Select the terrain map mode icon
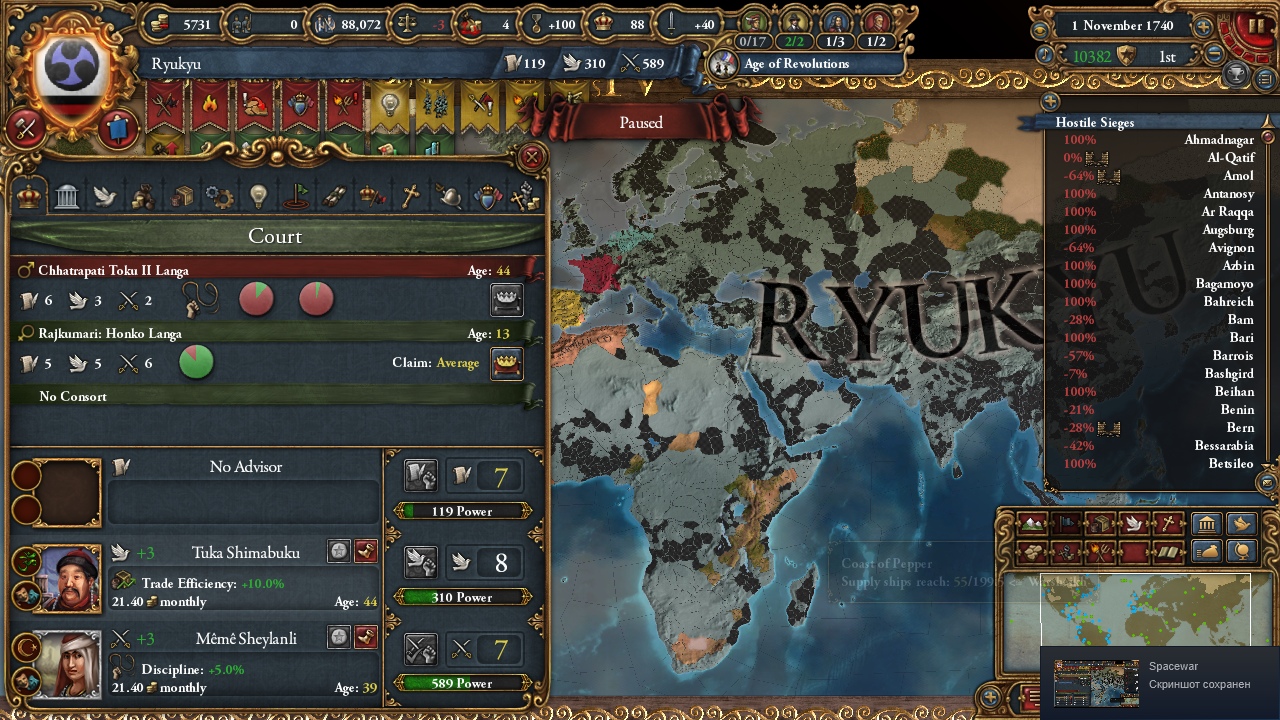 [1031, 522]
